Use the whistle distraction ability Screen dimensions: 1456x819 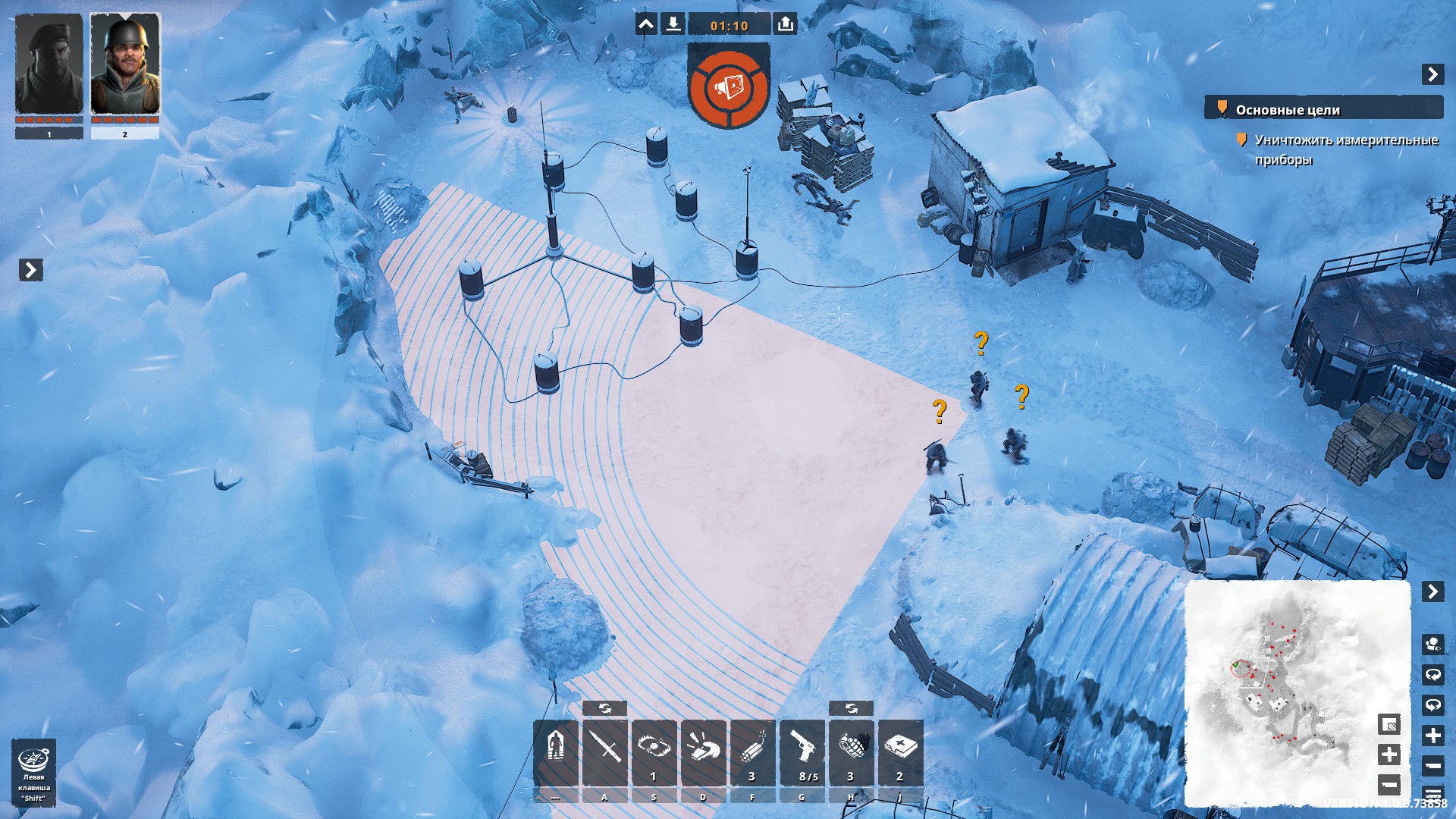(x=703, y=752)
